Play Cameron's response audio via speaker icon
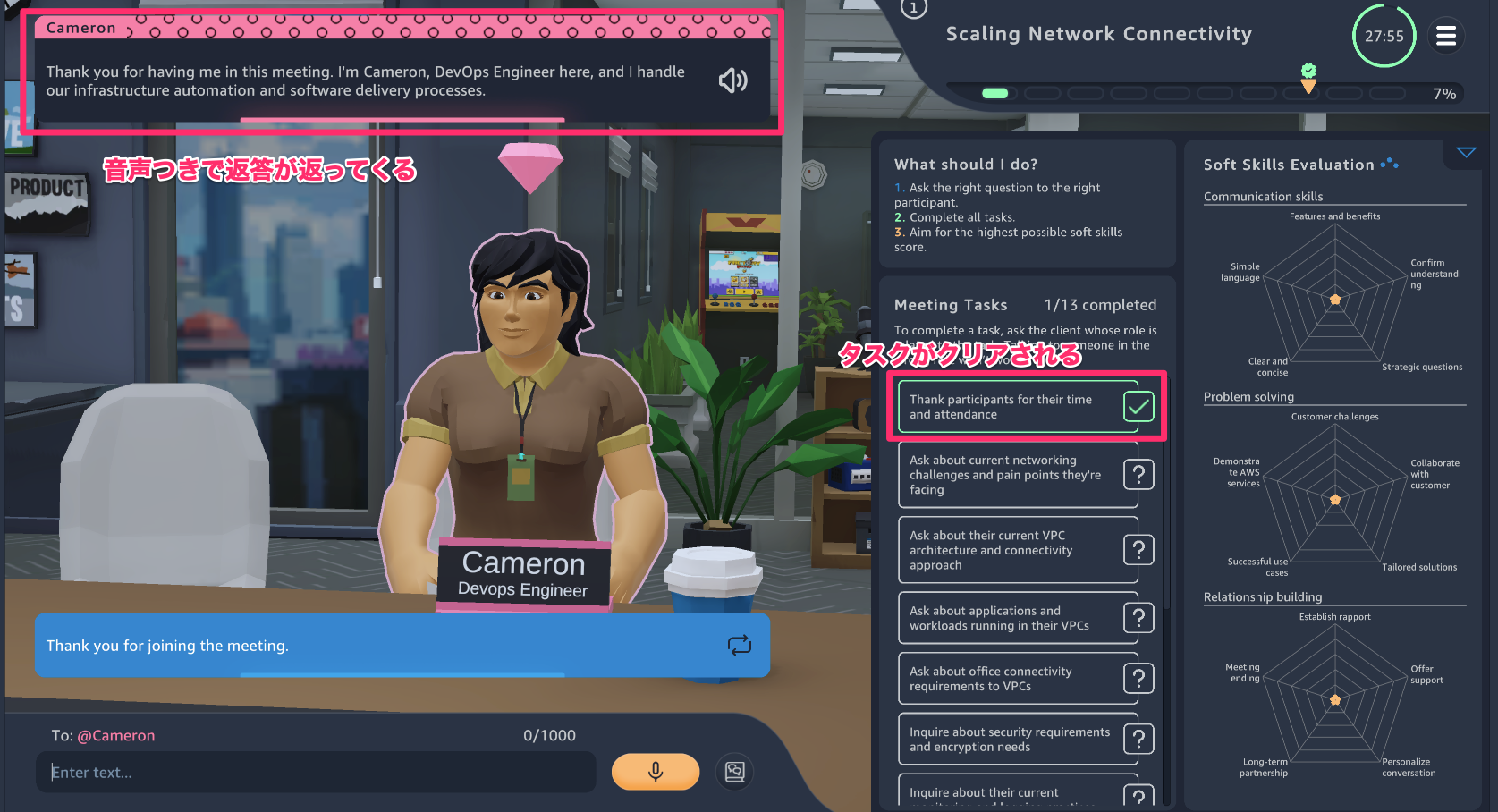This screenshot has width=1498, height=812. [x=732, y=81]
